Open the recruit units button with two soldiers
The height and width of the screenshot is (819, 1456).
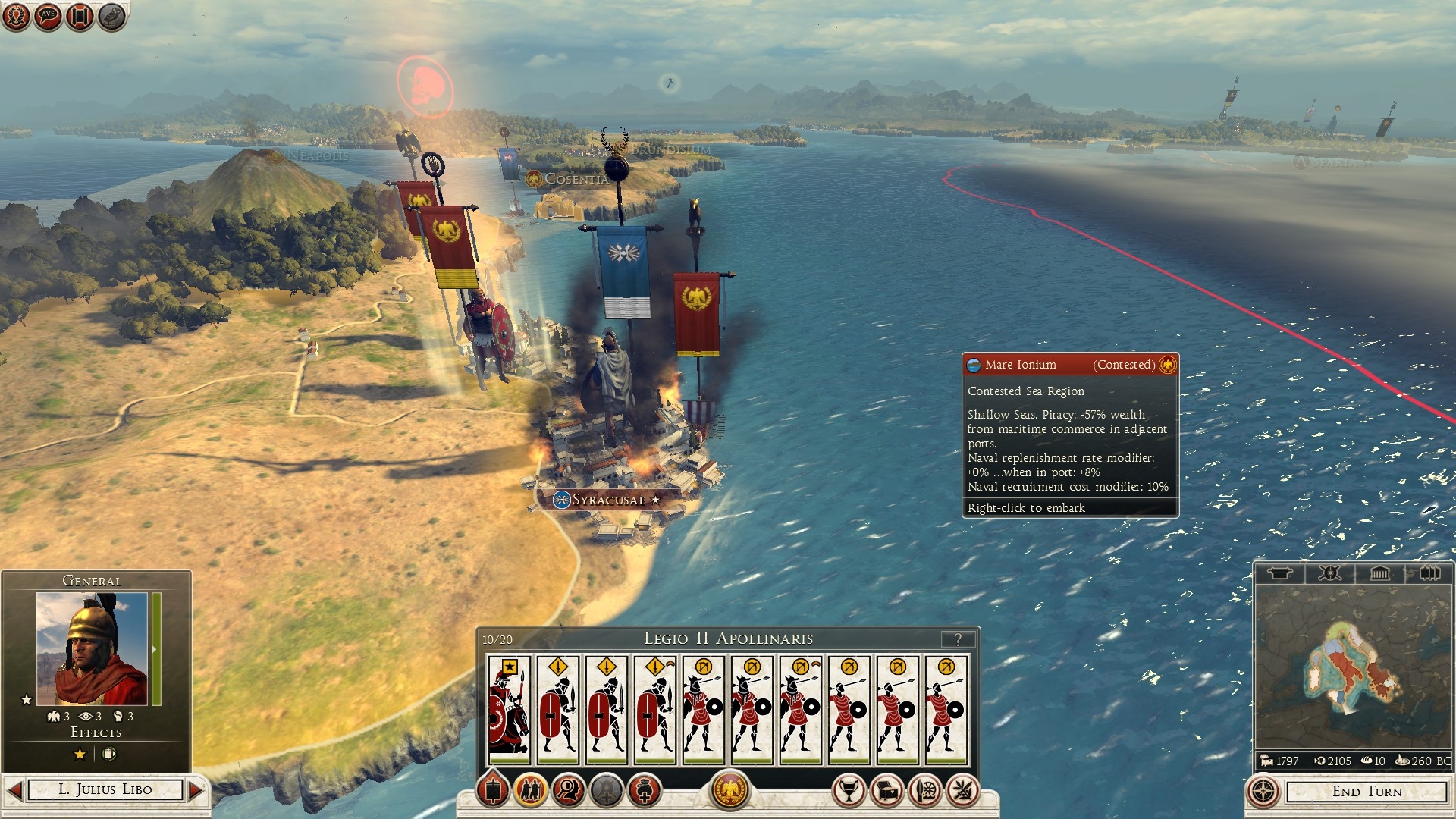tap(531, 791)
